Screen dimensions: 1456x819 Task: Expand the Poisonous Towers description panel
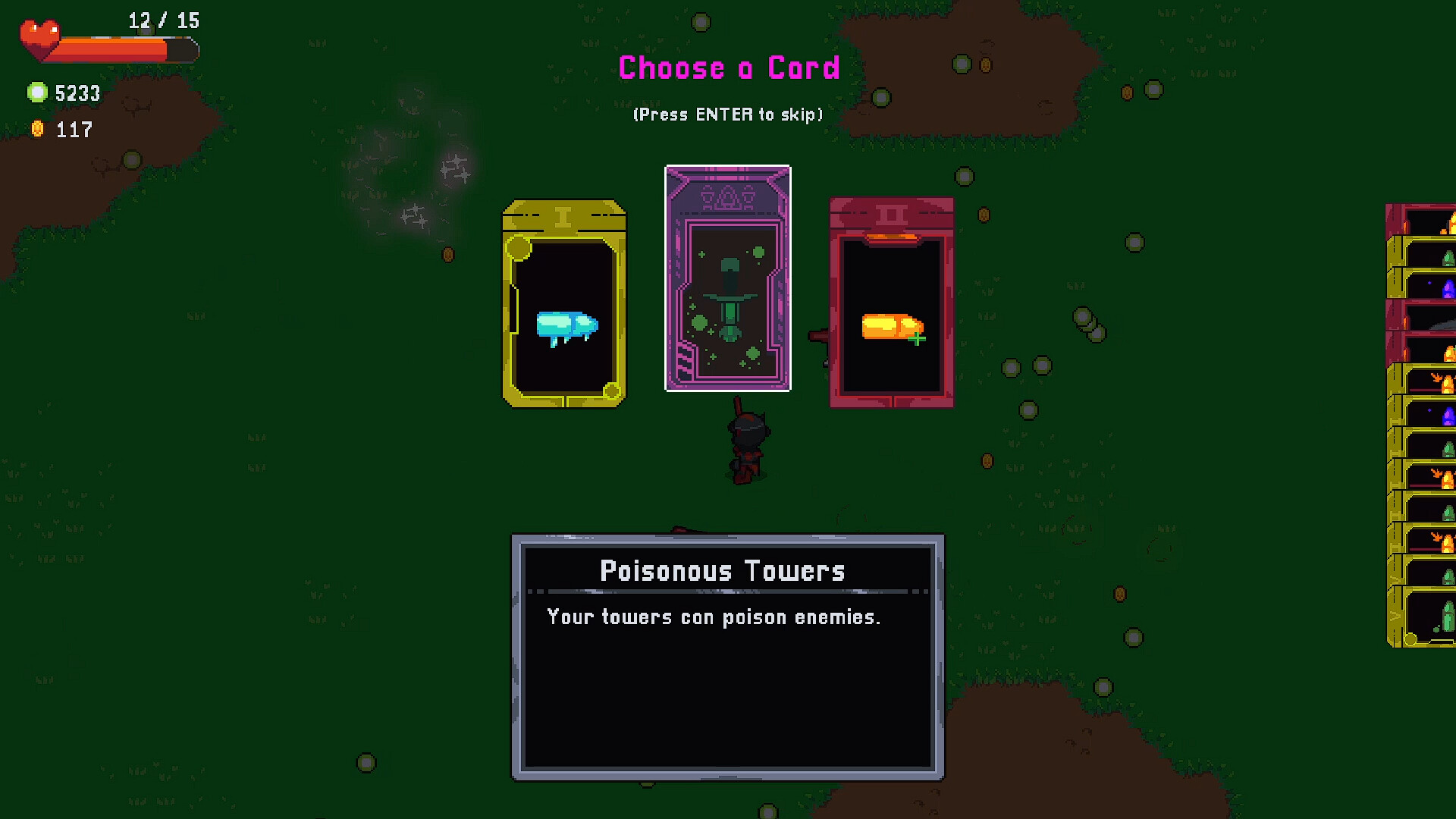click(727, 656)
